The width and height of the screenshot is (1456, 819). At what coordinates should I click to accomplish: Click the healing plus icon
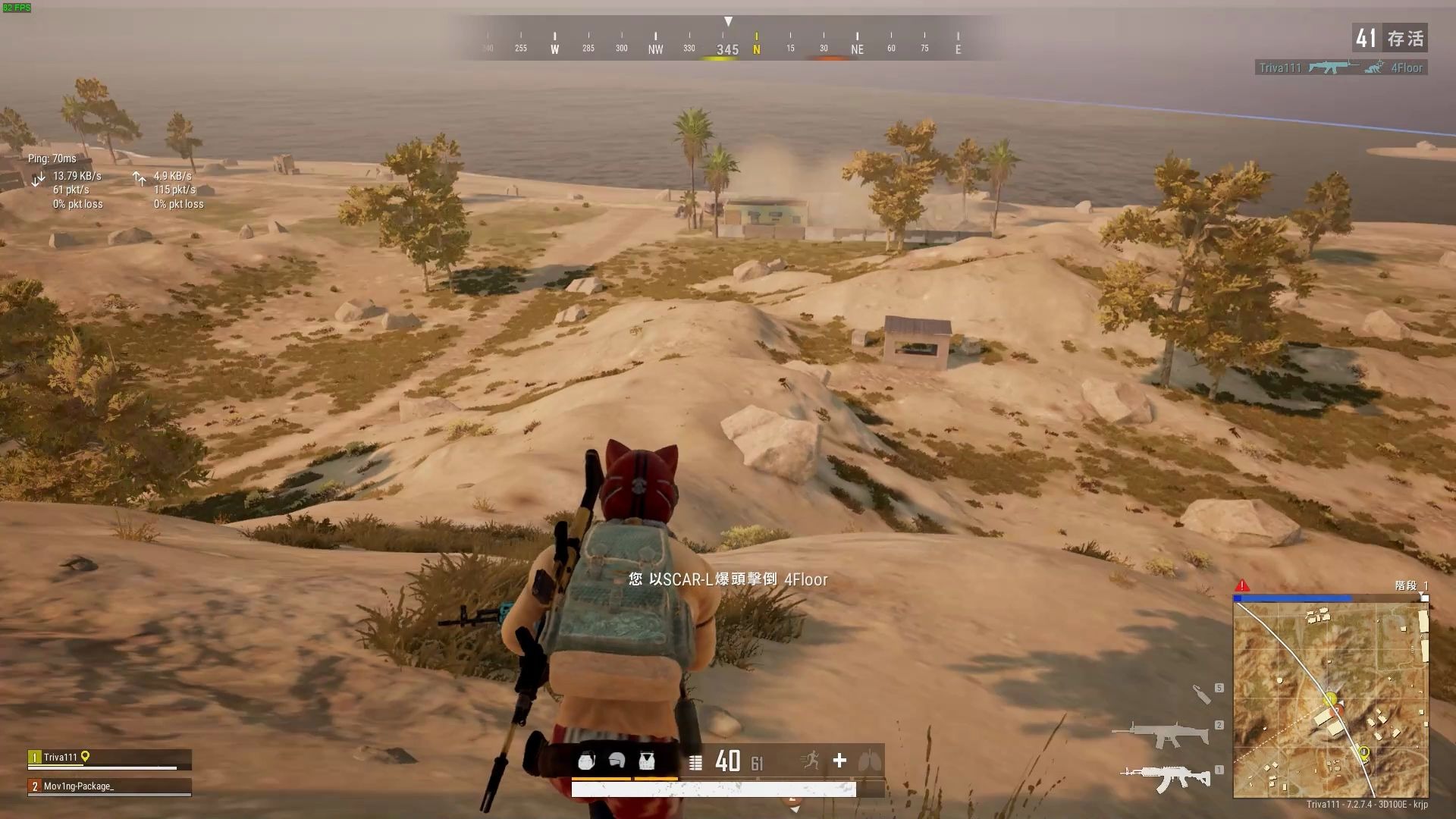pos(839,761)
